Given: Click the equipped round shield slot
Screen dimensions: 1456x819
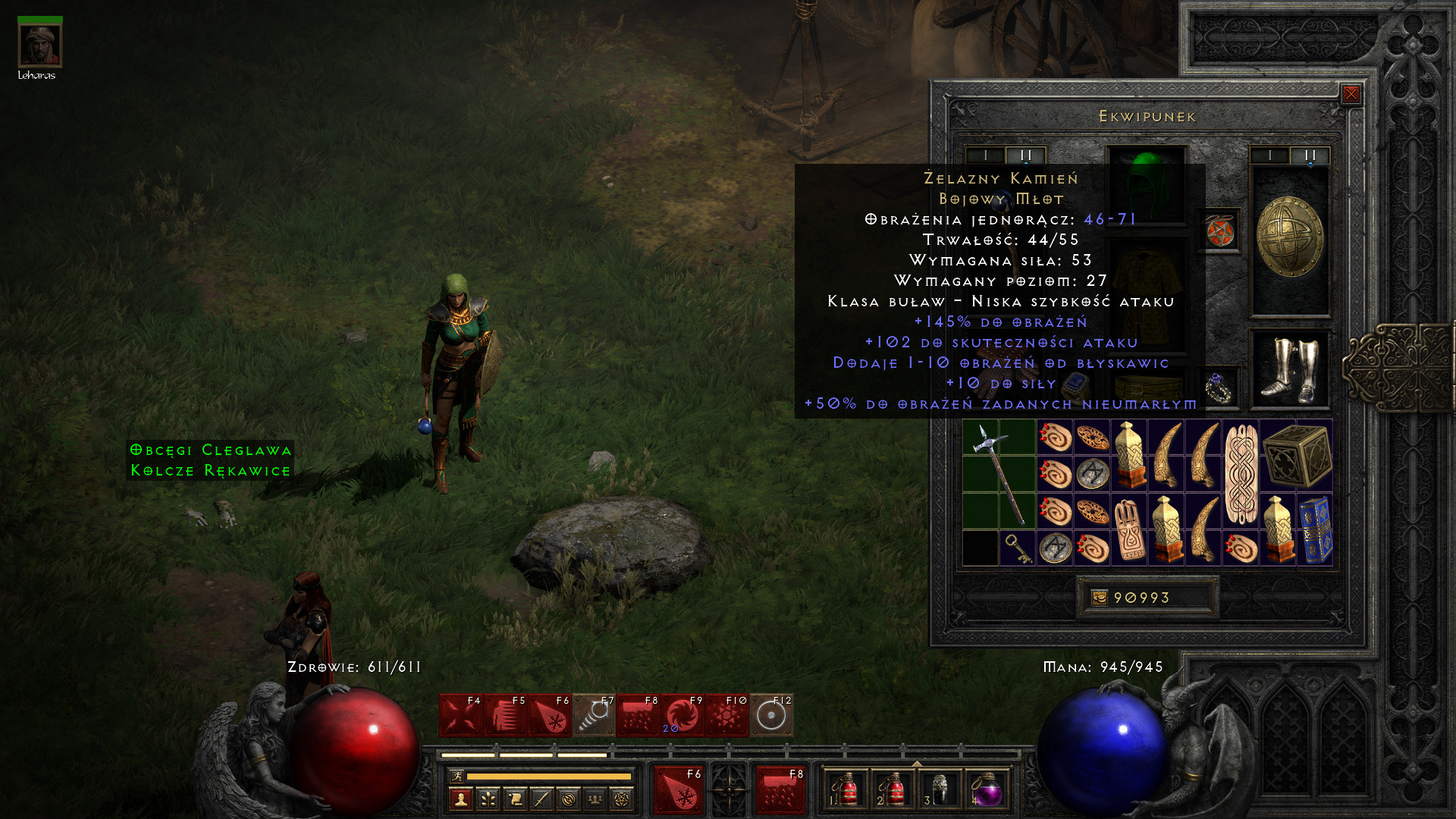Looking at the screenshot, I should click(x=1289, y=237).
